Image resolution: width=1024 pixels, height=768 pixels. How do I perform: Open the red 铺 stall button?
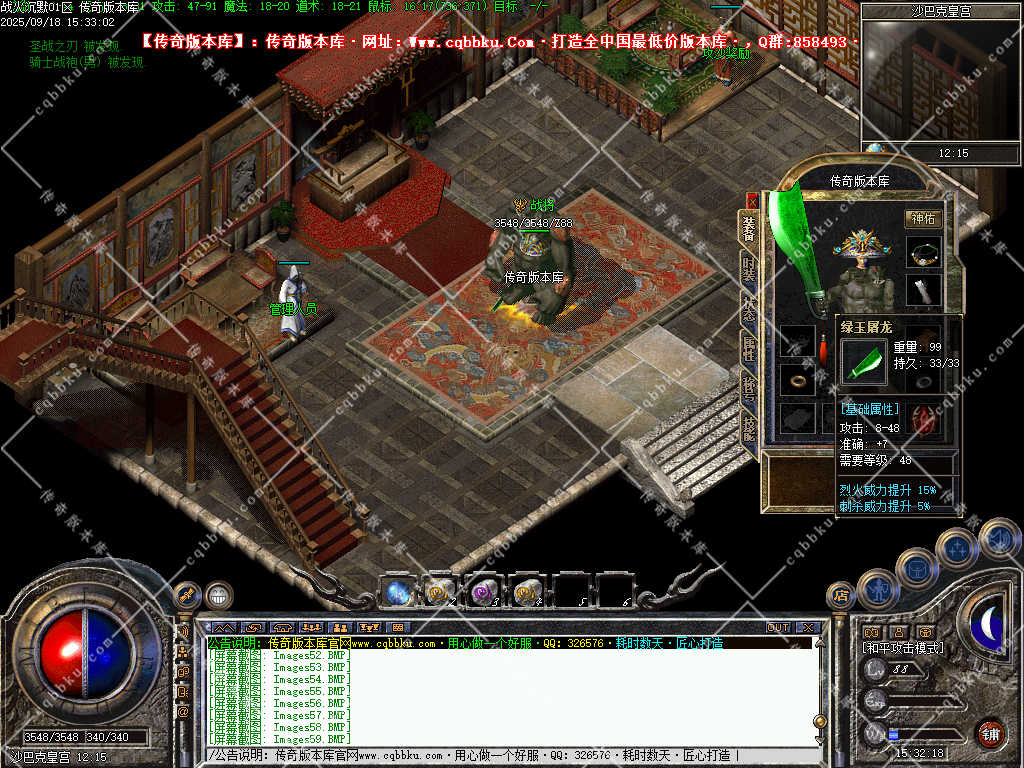pyautogui.click(x=990, y=733)
